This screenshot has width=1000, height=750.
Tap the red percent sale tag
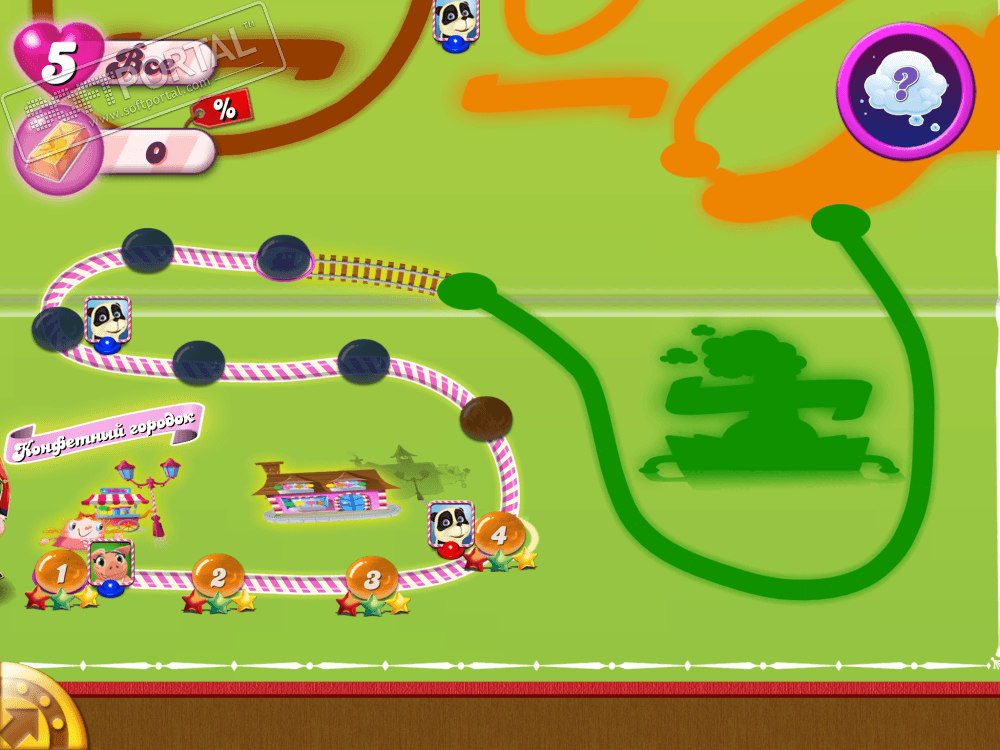click(222, 106)
